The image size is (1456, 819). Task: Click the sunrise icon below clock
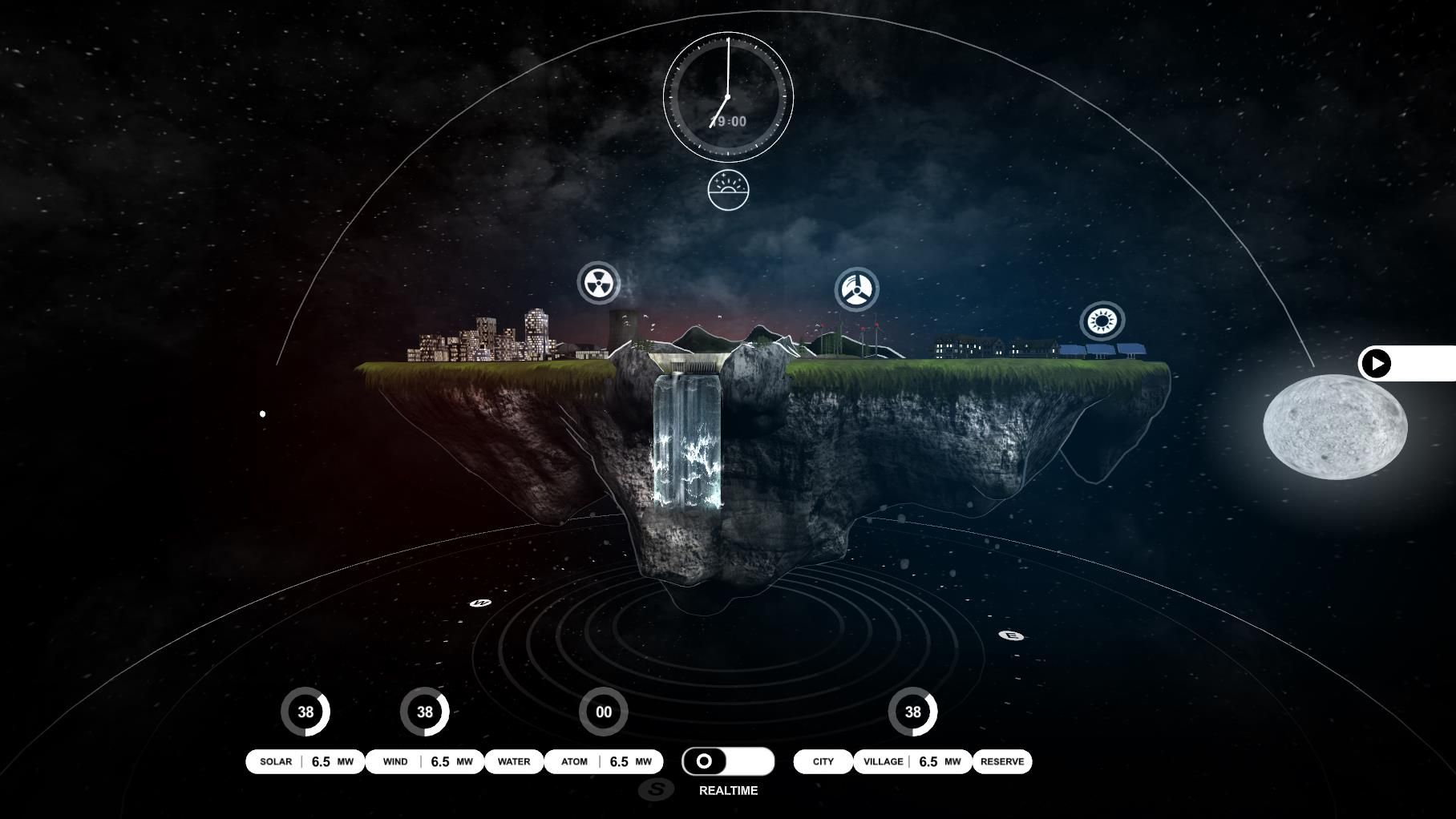[728, 191]
